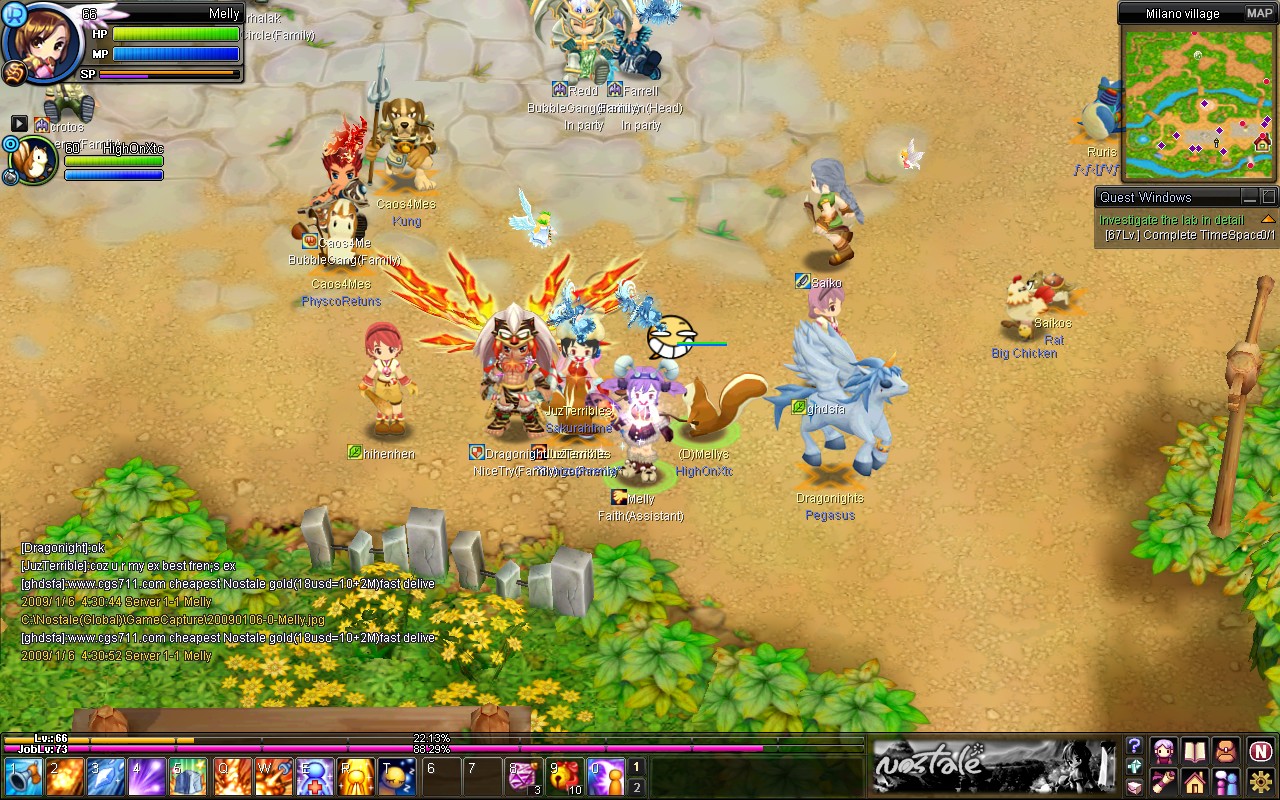Click the gift box icon near the gear menu
This screenshot has height=800, width=1280.
[x=1134, y=786]
